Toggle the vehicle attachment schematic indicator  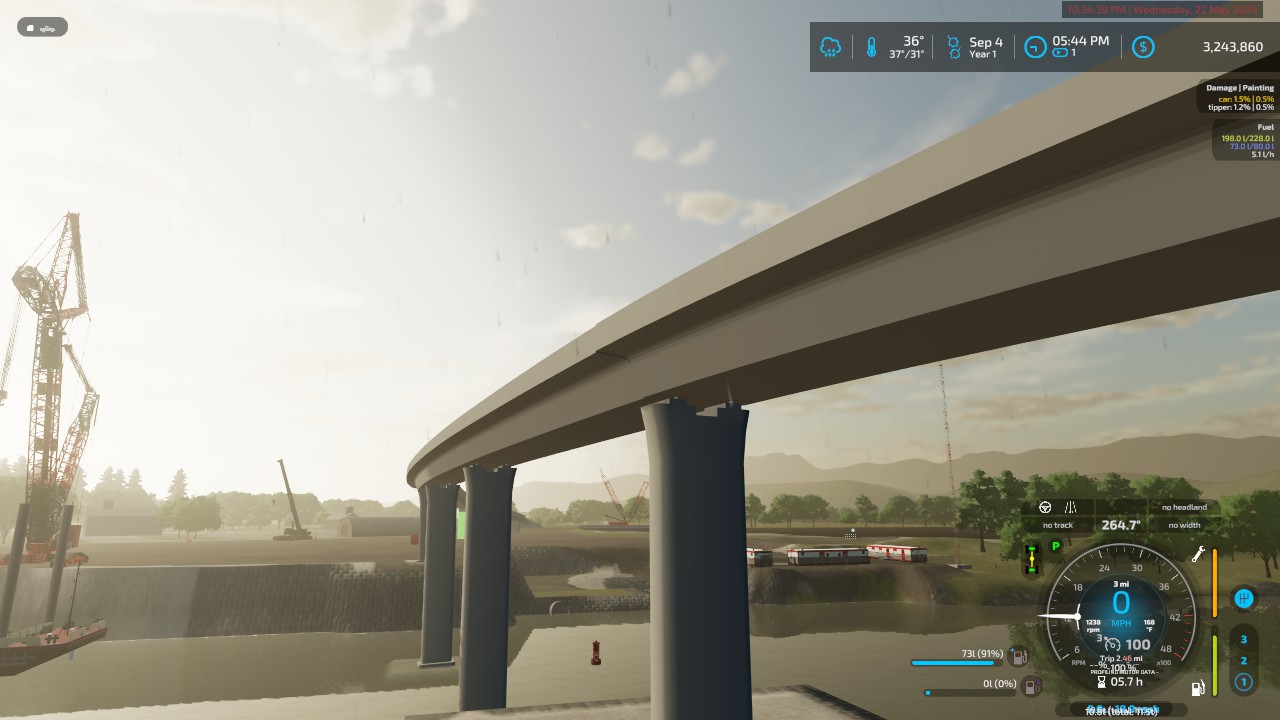click(1031, 558)
